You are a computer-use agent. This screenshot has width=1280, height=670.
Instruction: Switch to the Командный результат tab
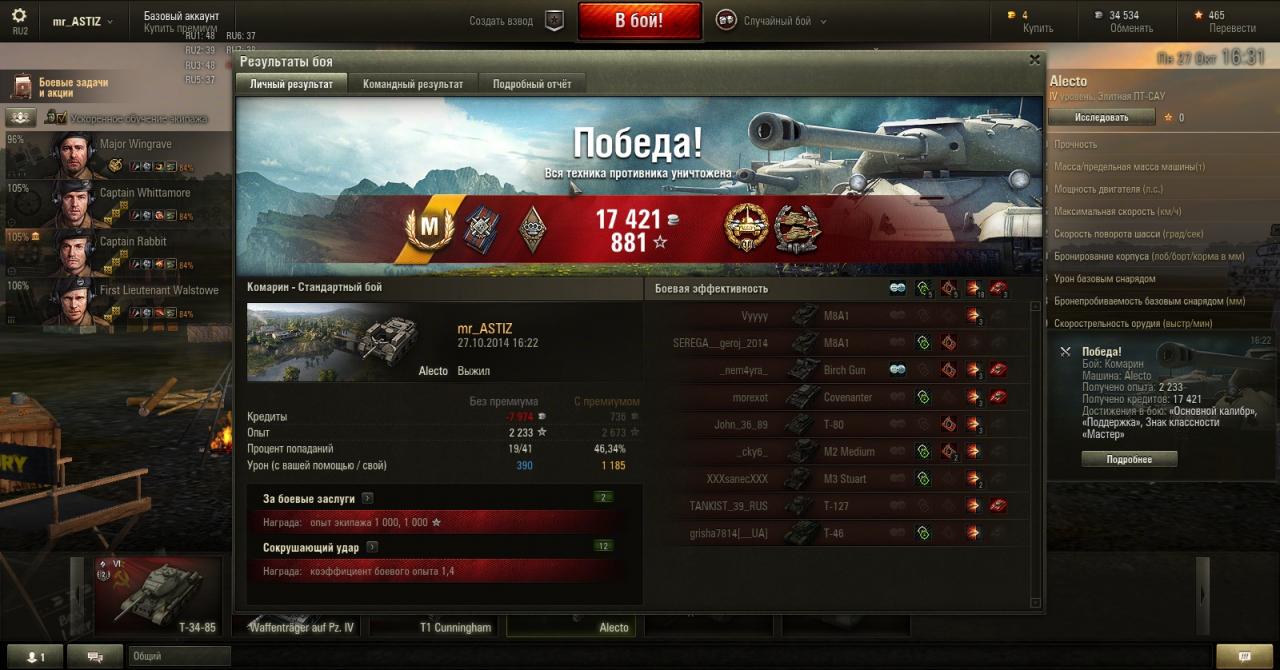coord(413,84)
